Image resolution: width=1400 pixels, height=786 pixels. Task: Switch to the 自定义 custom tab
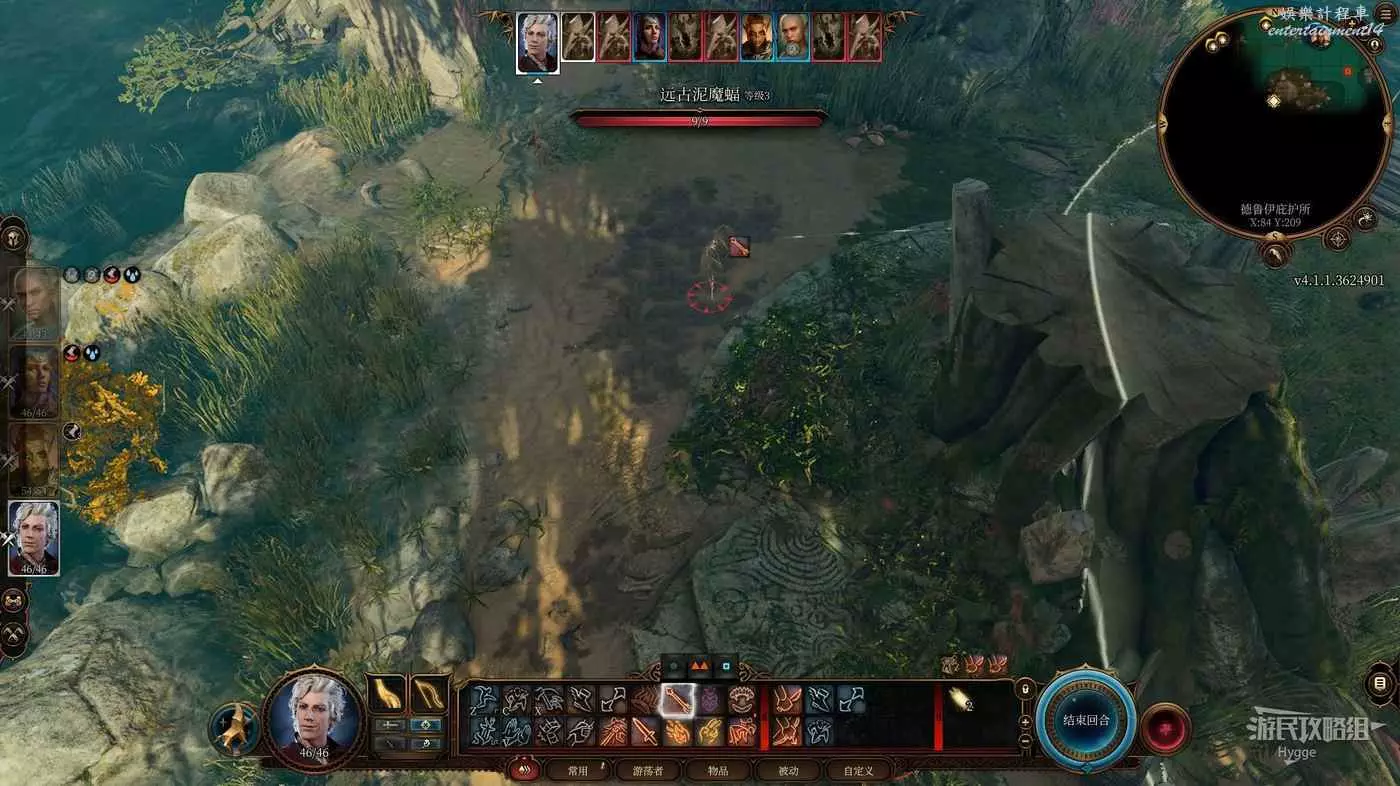(858, 770)
